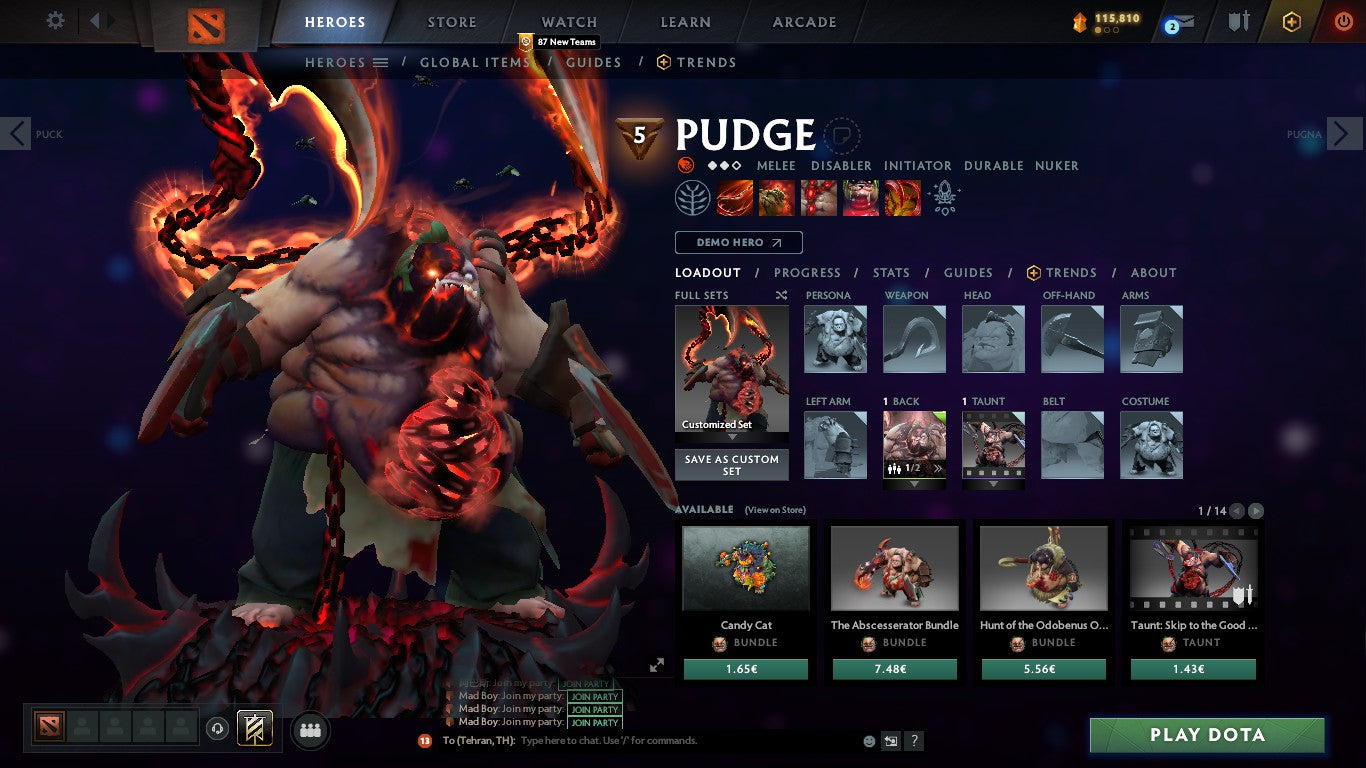Click the DEMO HERO button
The height and width of the screenshot is (768, 1366).
click(x=738, y=242)
